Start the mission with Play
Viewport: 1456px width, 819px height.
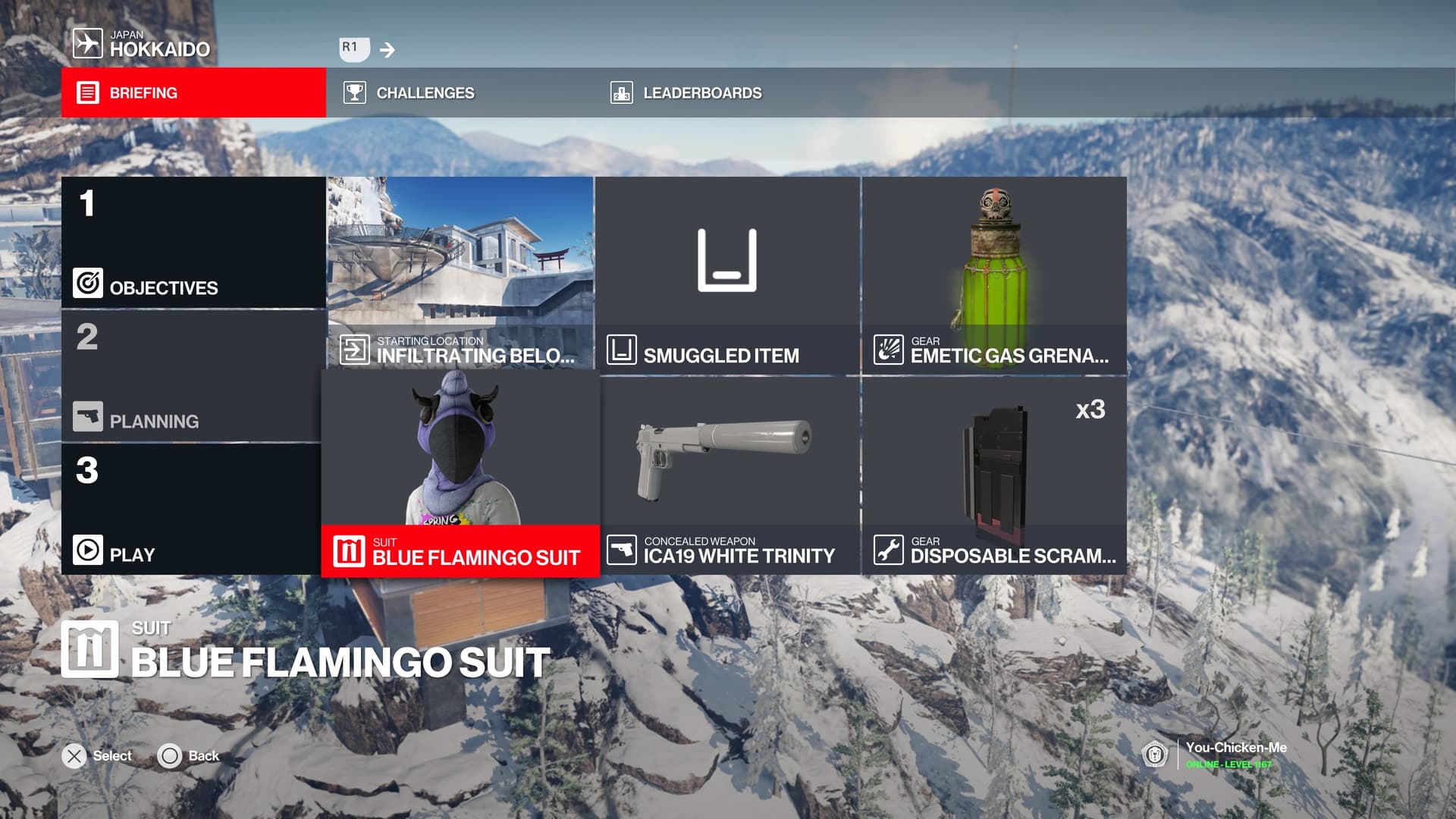click(x=193, y=510)
